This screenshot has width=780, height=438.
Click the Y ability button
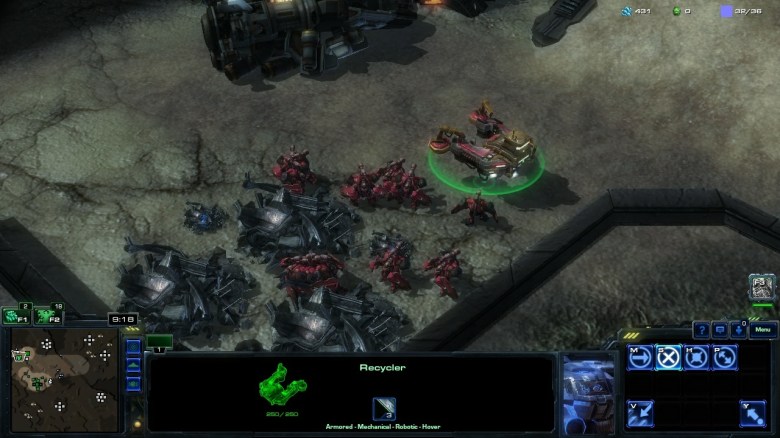click(x=753, y=412)
